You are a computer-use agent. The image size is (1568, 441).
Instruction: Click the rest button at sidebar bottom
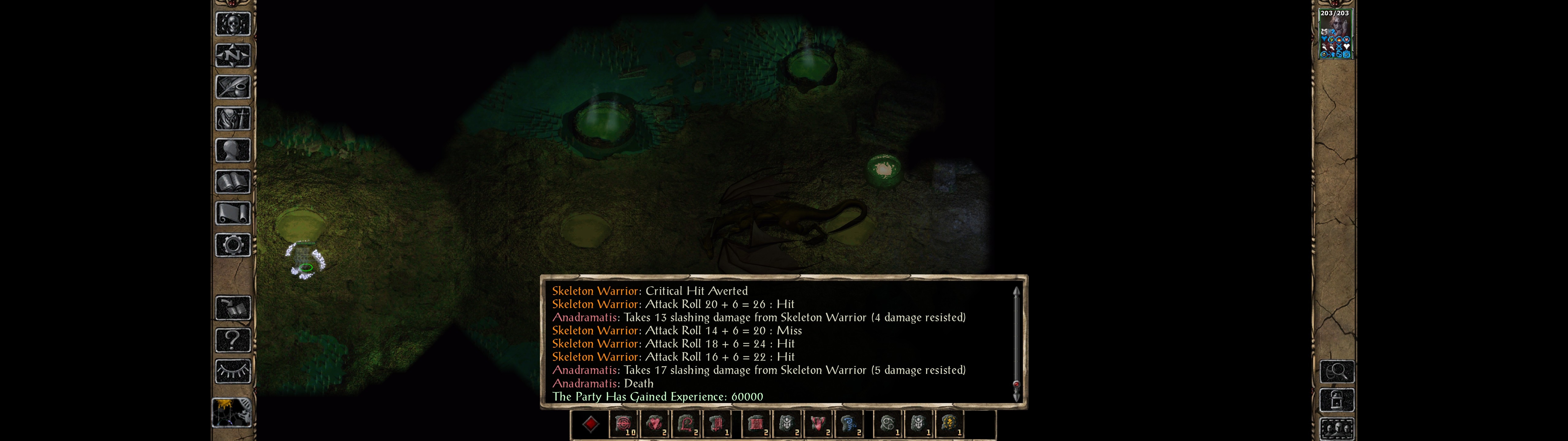pyautogui.click(x=231, y=413)
